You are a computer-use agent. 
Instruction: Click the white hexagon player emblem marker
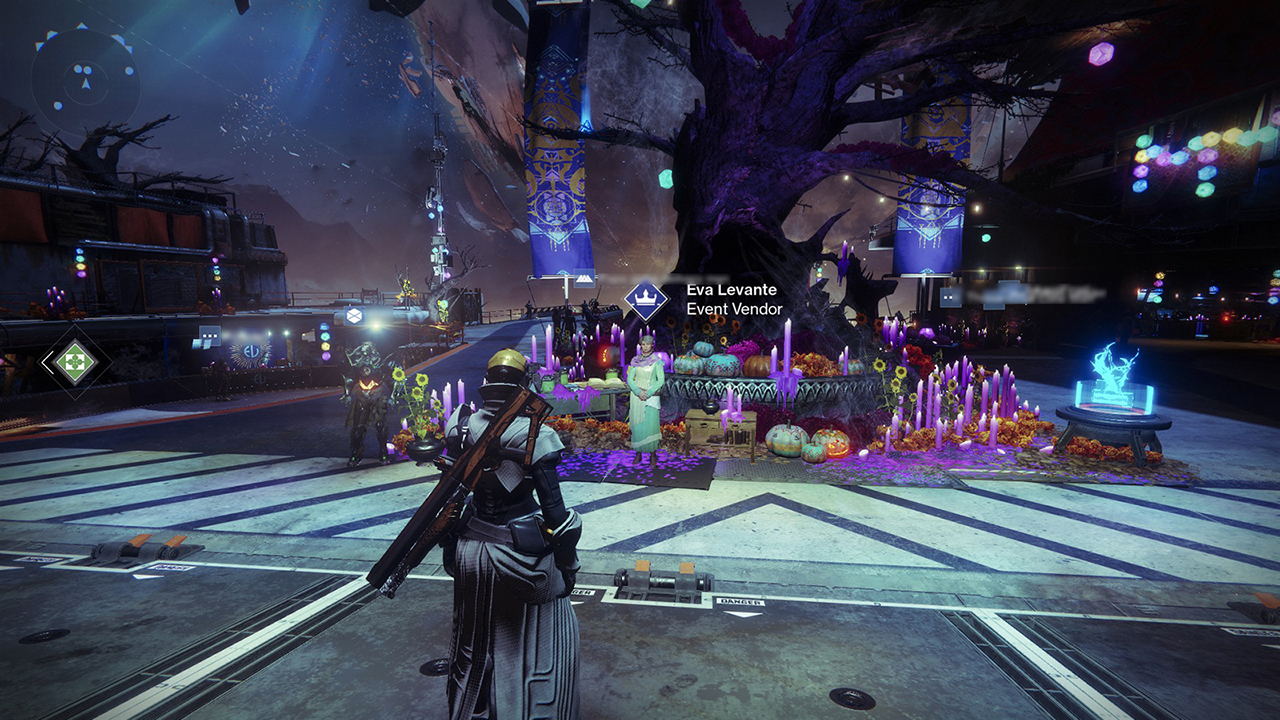[353, 316]
